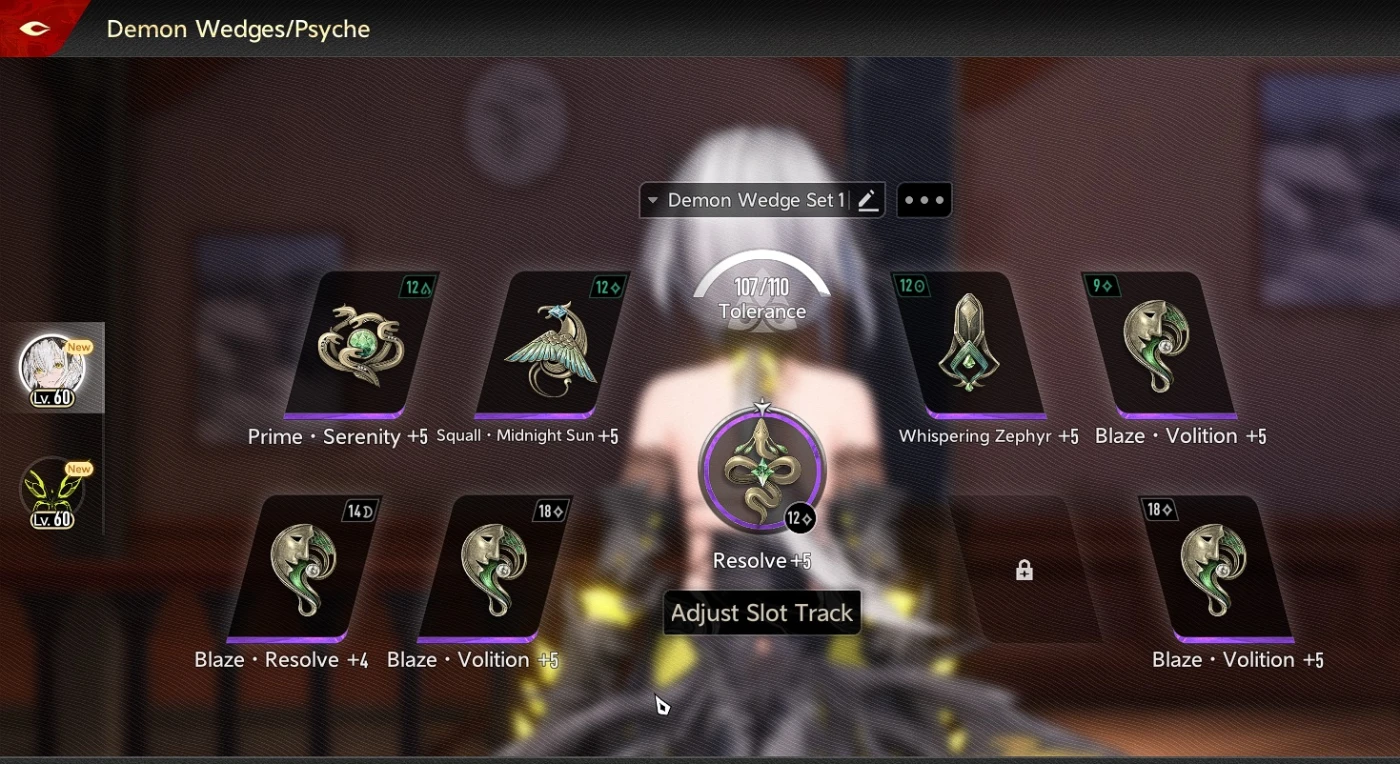
Task: Switch to the yellow-horned companion portrait
Action: (52, 490)
